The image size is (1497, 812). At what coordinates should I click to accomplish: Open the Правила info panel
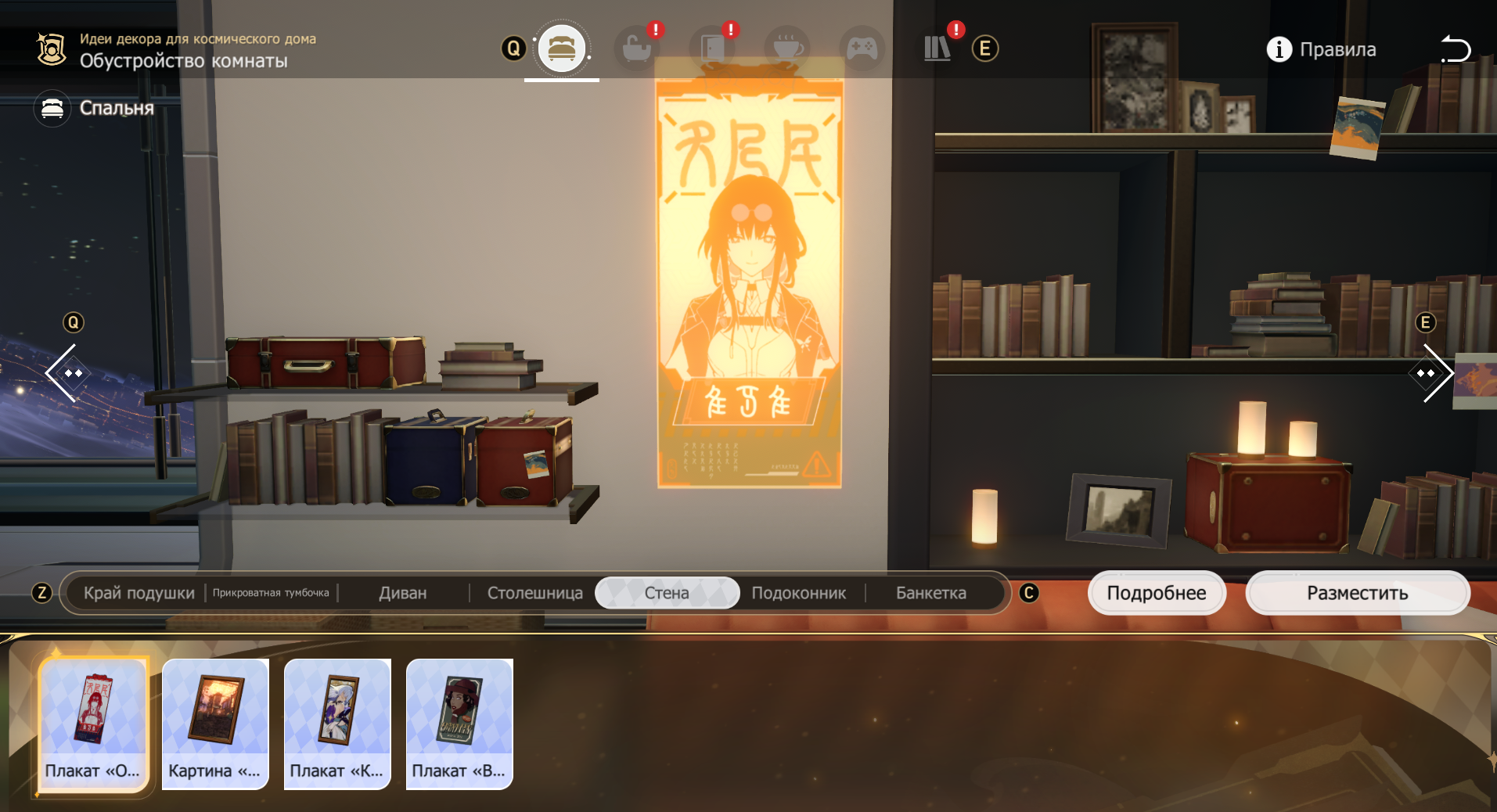pyautogui.click(x=1322, y=49)
